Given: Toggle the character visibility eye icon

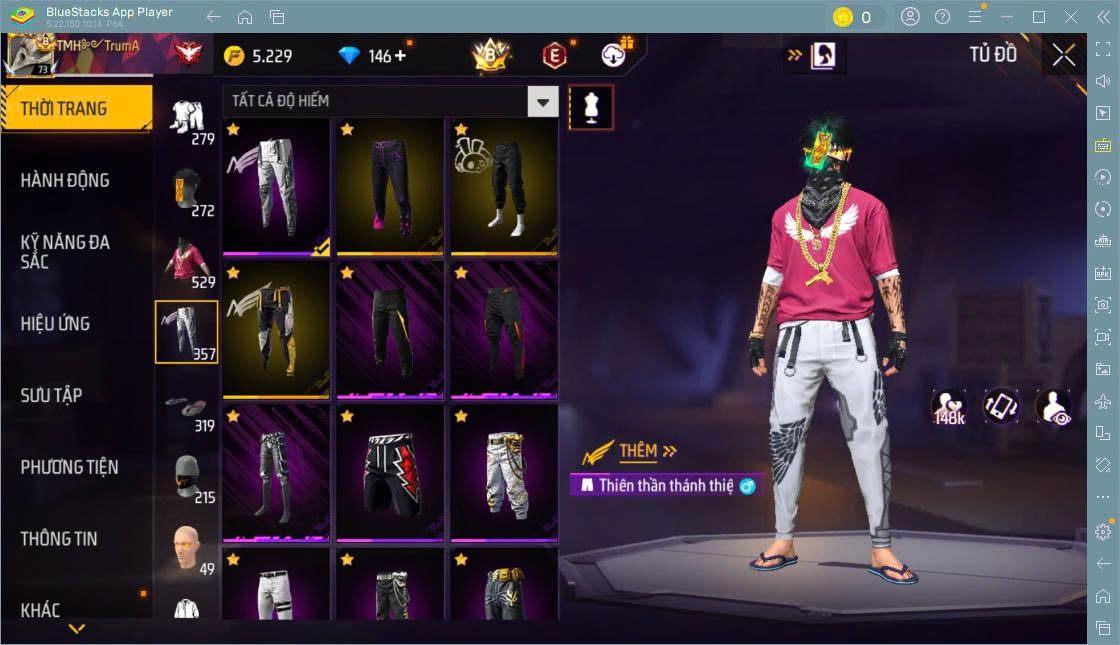Looking at the screenshot, I should [1053, 407].
